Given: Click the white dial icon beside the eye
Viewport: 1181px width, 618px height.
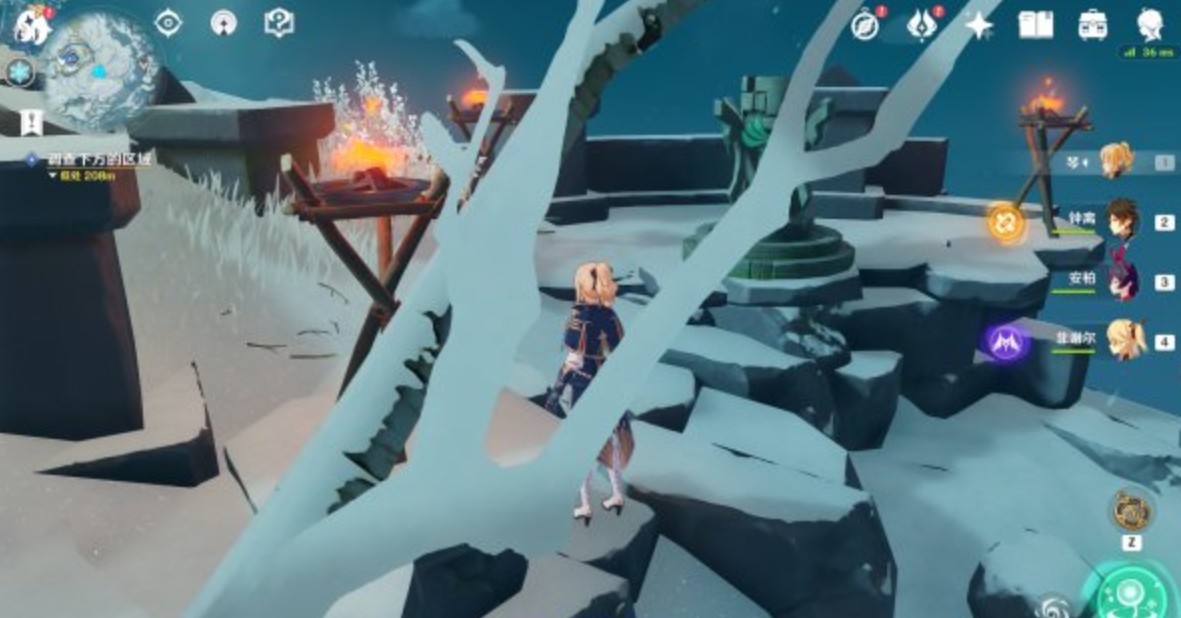Looking at the screenshot, I should pos(223,23).
